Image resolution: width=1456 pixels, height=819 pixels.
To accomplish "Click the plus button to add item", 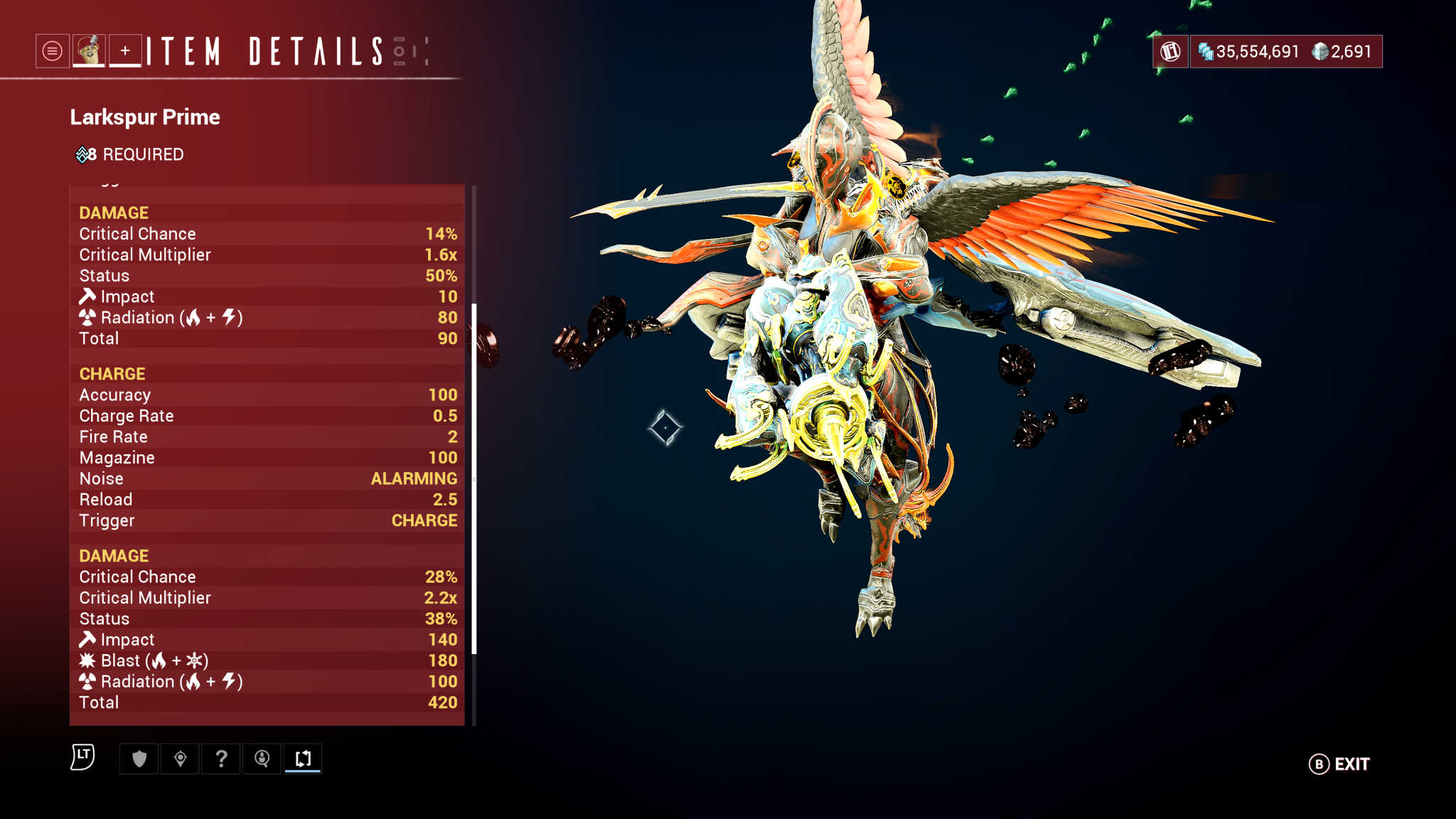I will [125, 50].
